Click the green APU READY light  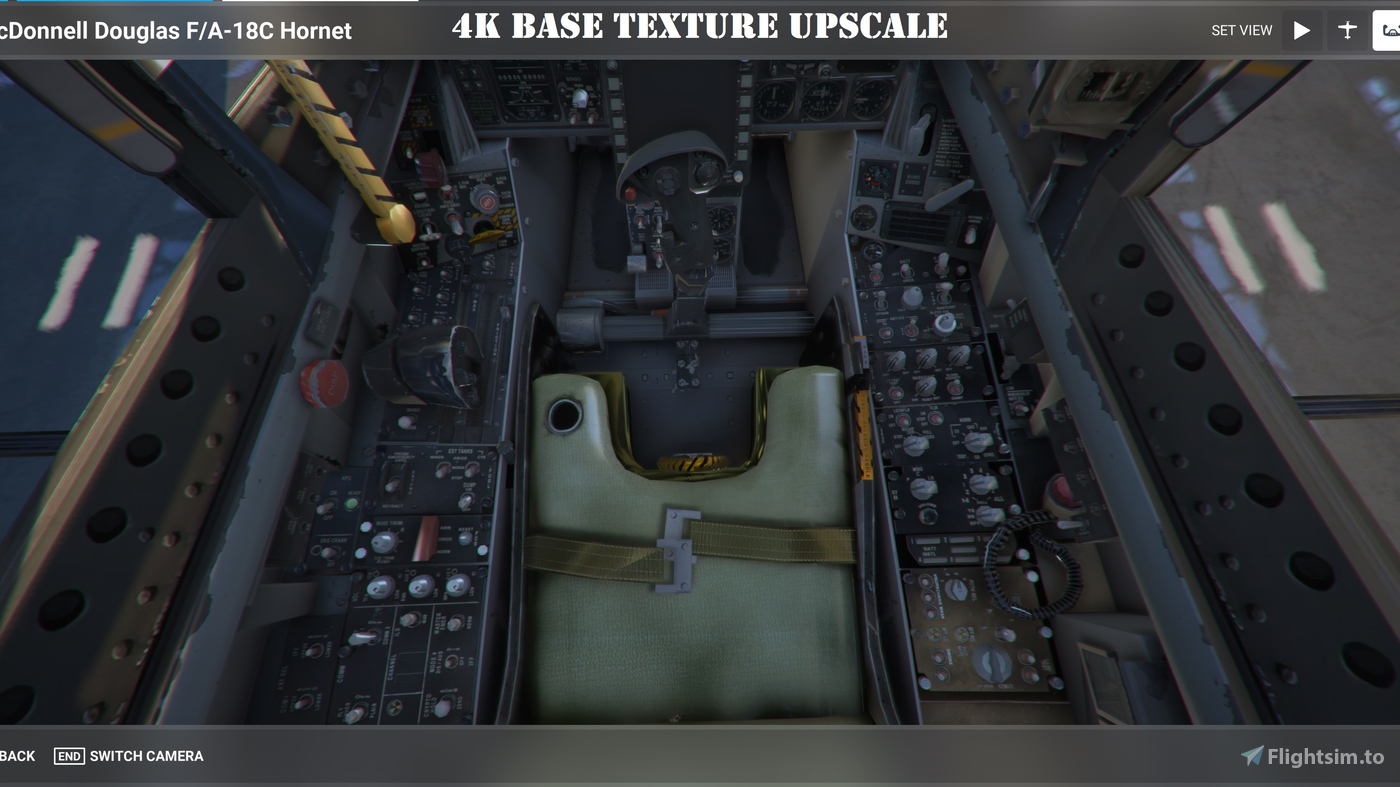(x=351, y=502)
